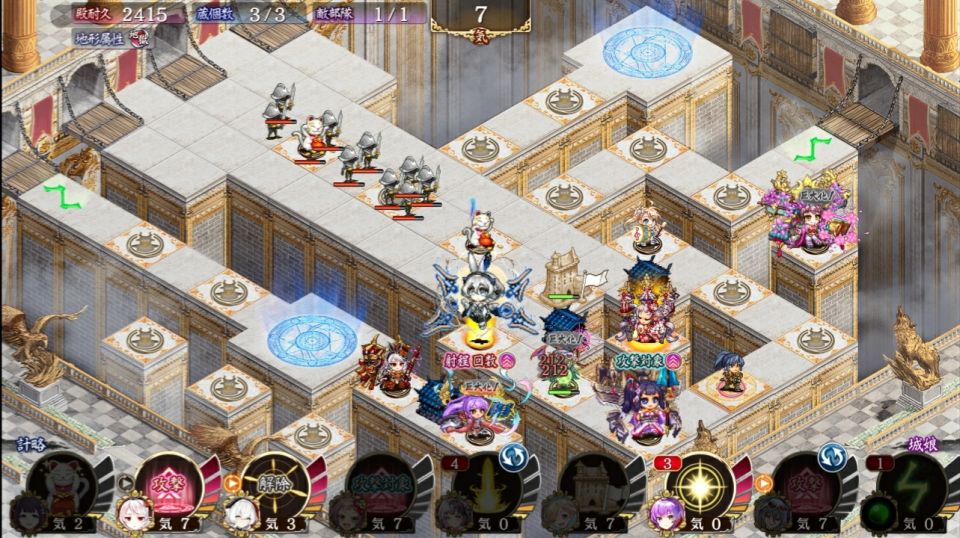
Task: Select the castle tower strategy icon
Action: click(x=590, y=486)
